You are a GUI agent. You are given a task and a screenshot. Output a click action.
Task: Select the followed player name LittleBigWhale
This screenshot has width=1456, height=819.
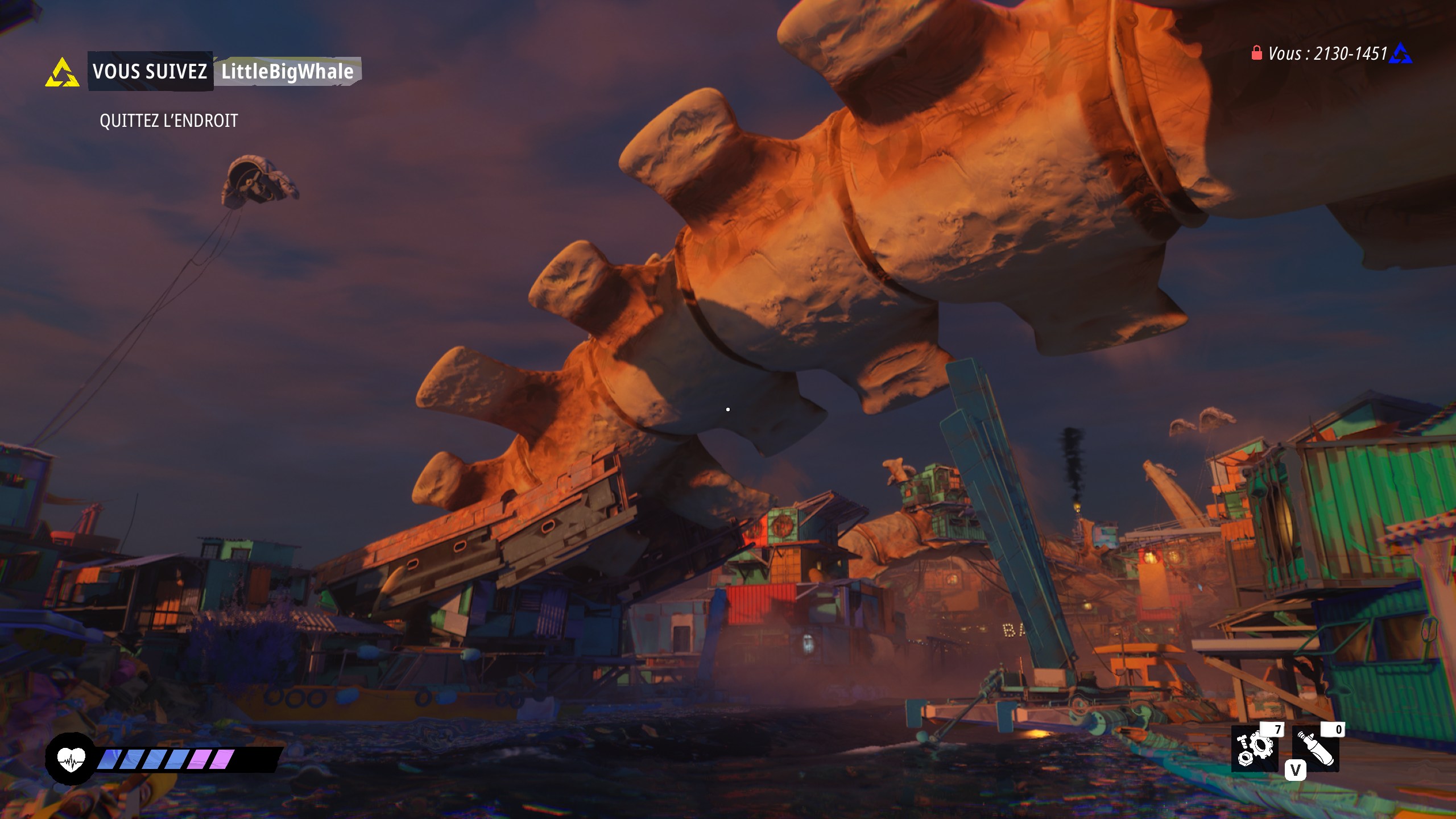point(287,72)
